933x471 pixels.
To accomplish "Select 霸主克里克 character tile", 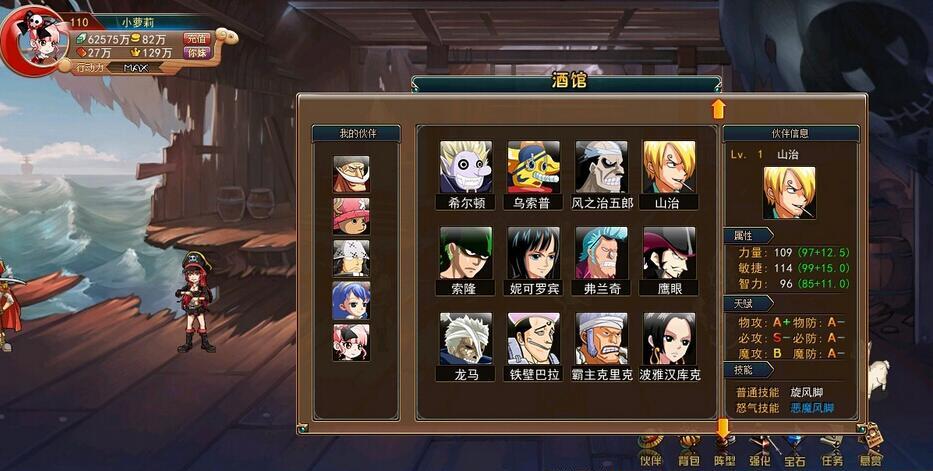I will 601,339.
